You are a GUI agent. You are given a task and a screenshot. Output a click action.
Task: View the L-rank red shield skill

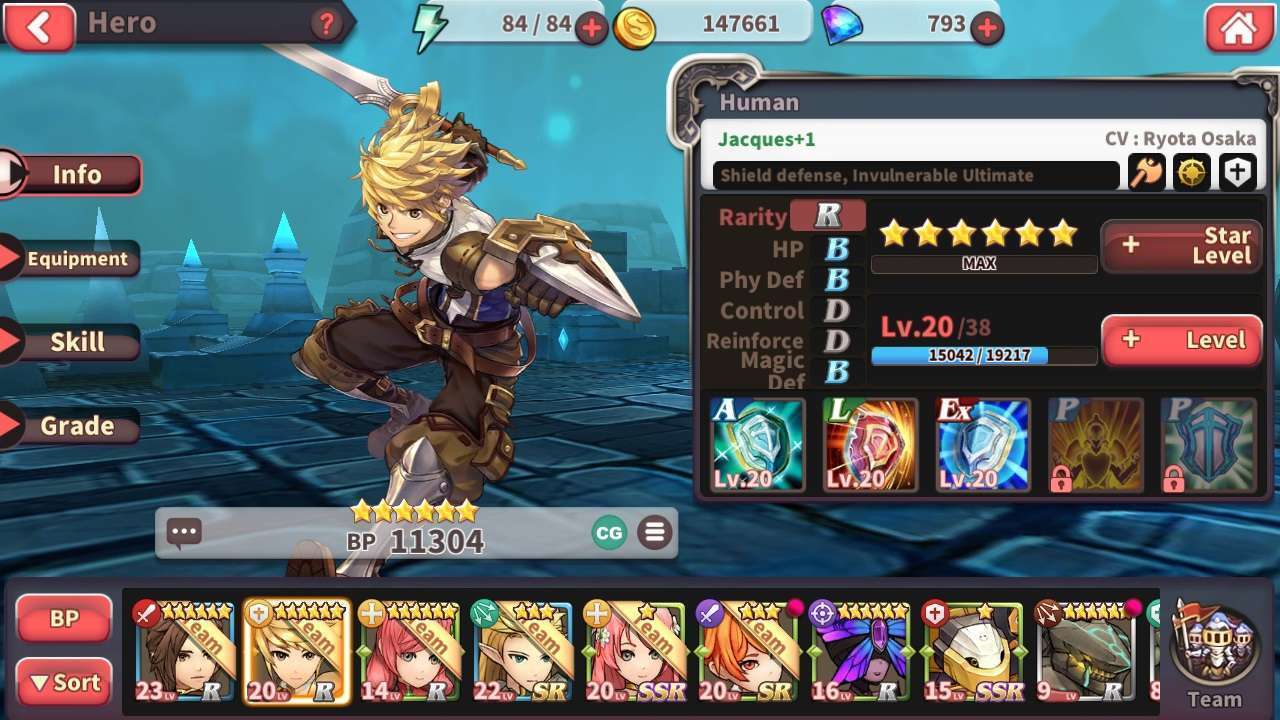tap(870, 445)
